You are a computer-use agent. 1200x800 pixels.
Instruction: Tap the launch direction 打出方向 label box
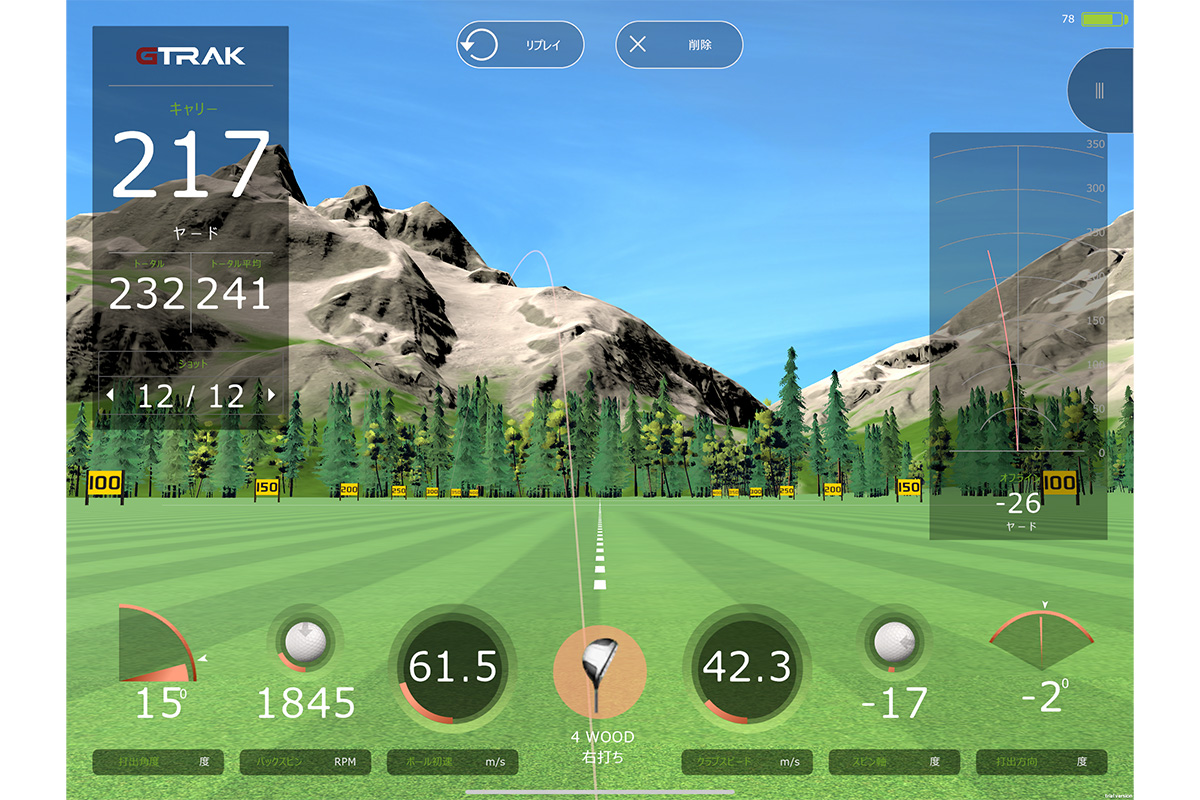click(1041, 762)
